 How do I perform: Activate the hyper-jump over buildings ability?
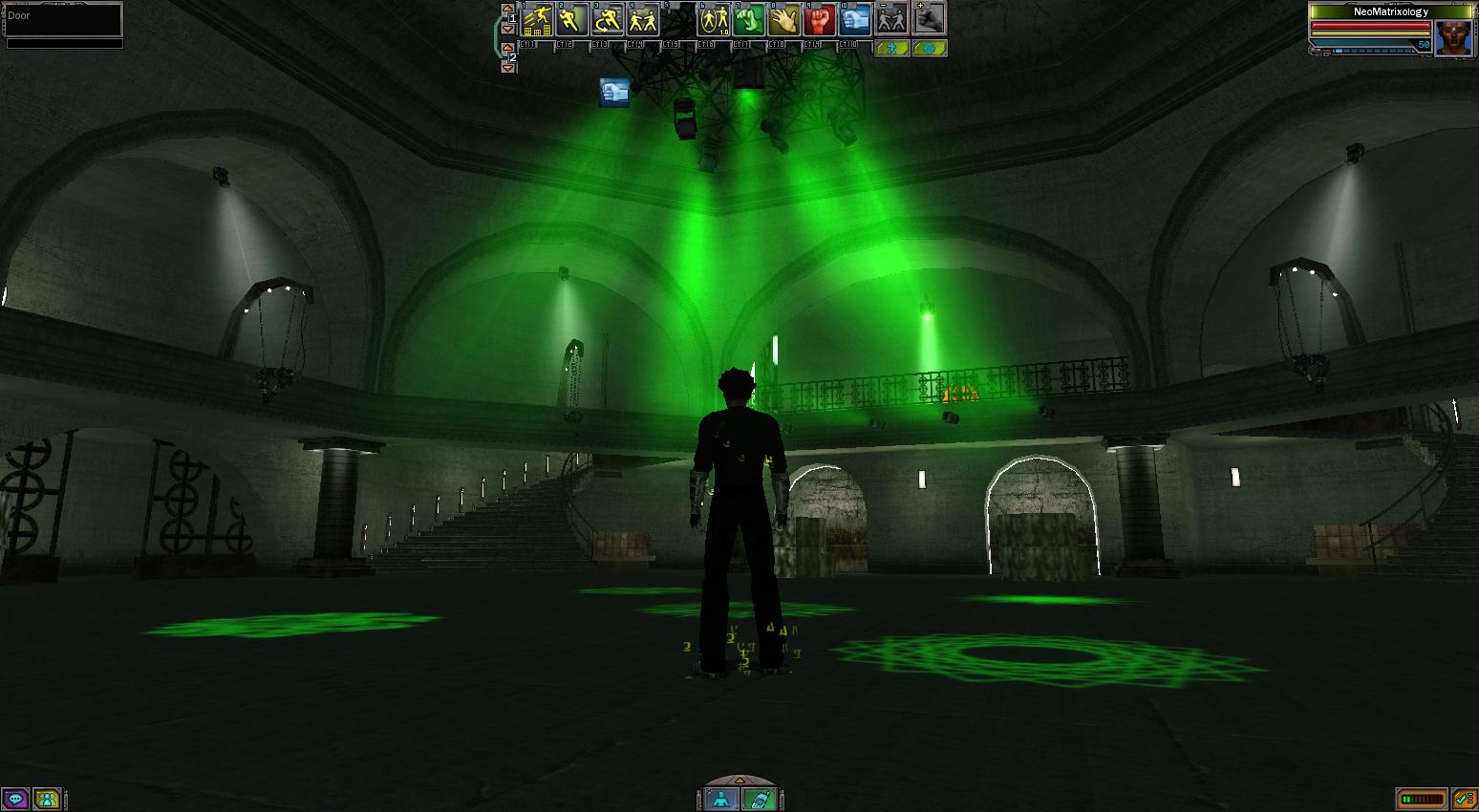coord(537,19)
